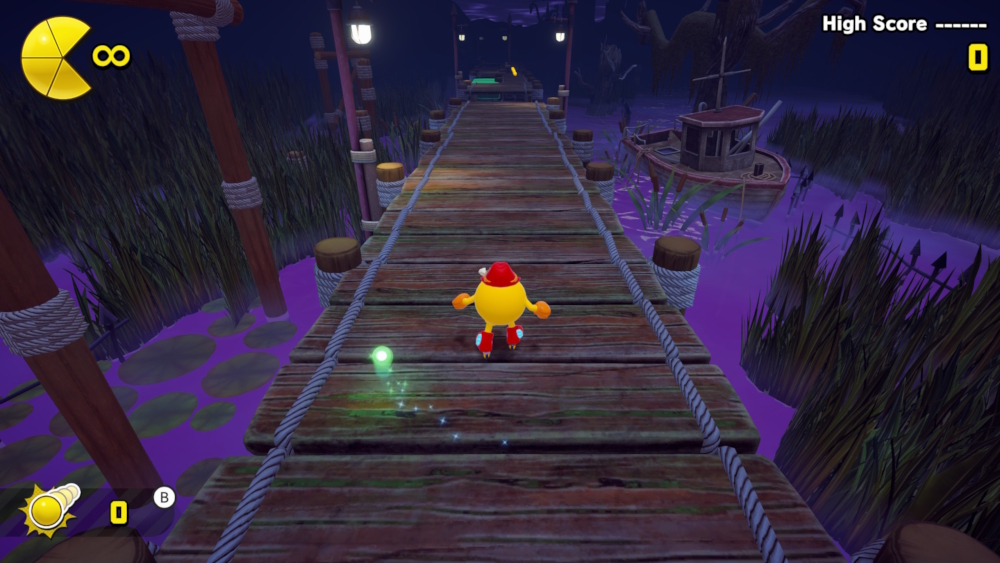Image resolution: width=1000 pixels, height=563 pixels.
Task: Select the glowing power pellet shot icon
Action: 48,509
